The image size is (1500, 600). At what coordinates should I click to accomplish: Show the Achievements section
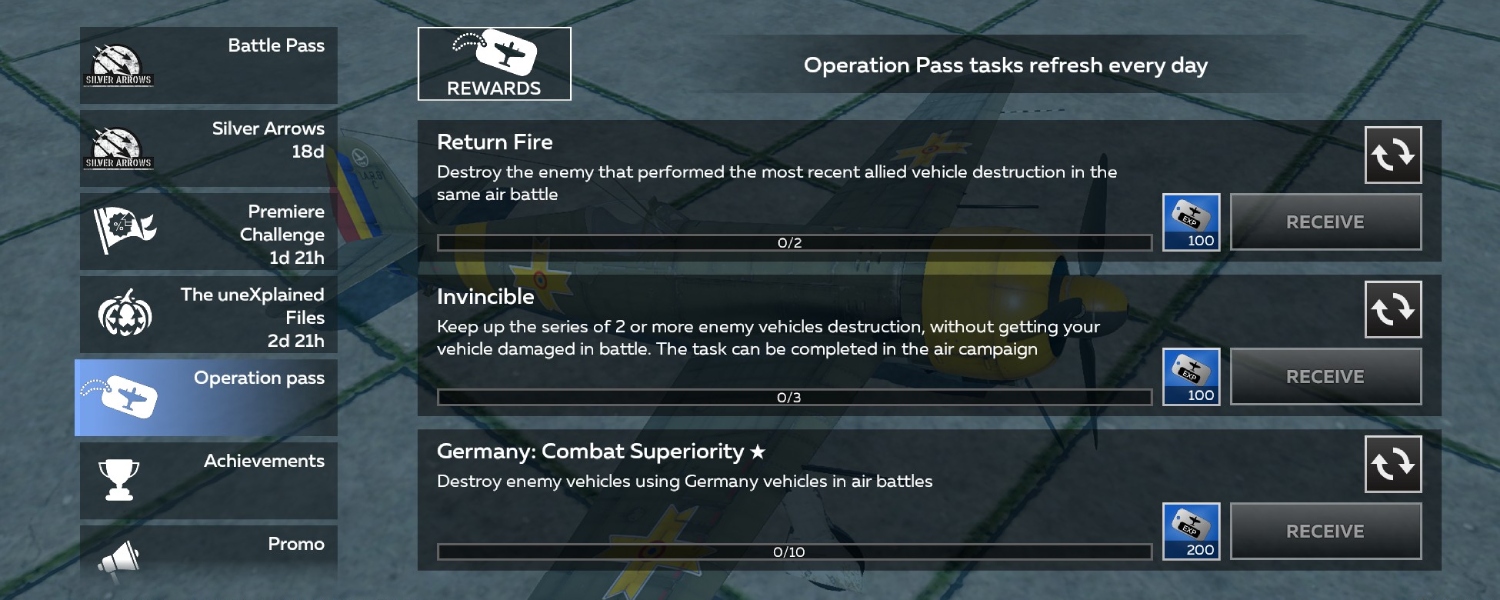208,480
